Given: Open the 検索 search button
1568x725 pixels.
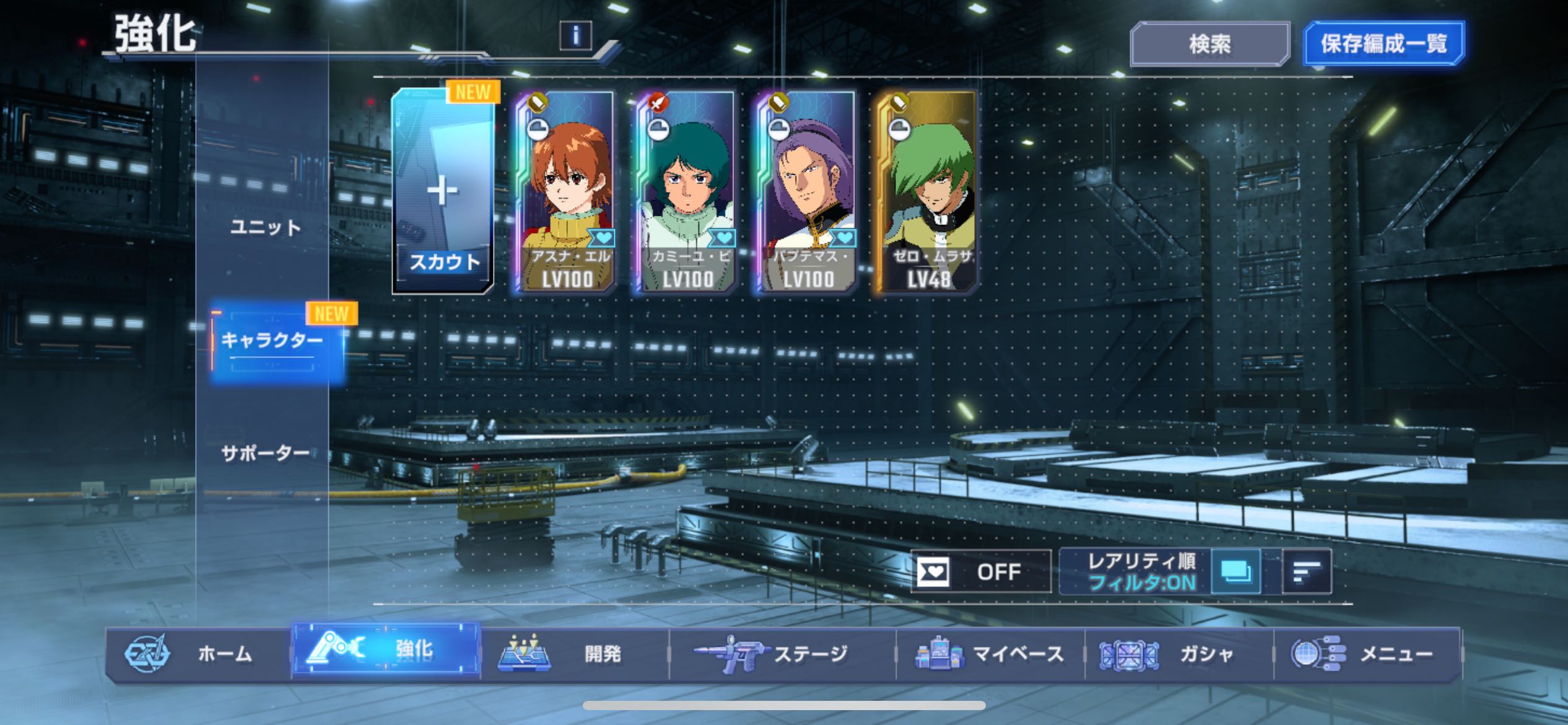Looking at the screenshot, I should (x=1209, y=44).
